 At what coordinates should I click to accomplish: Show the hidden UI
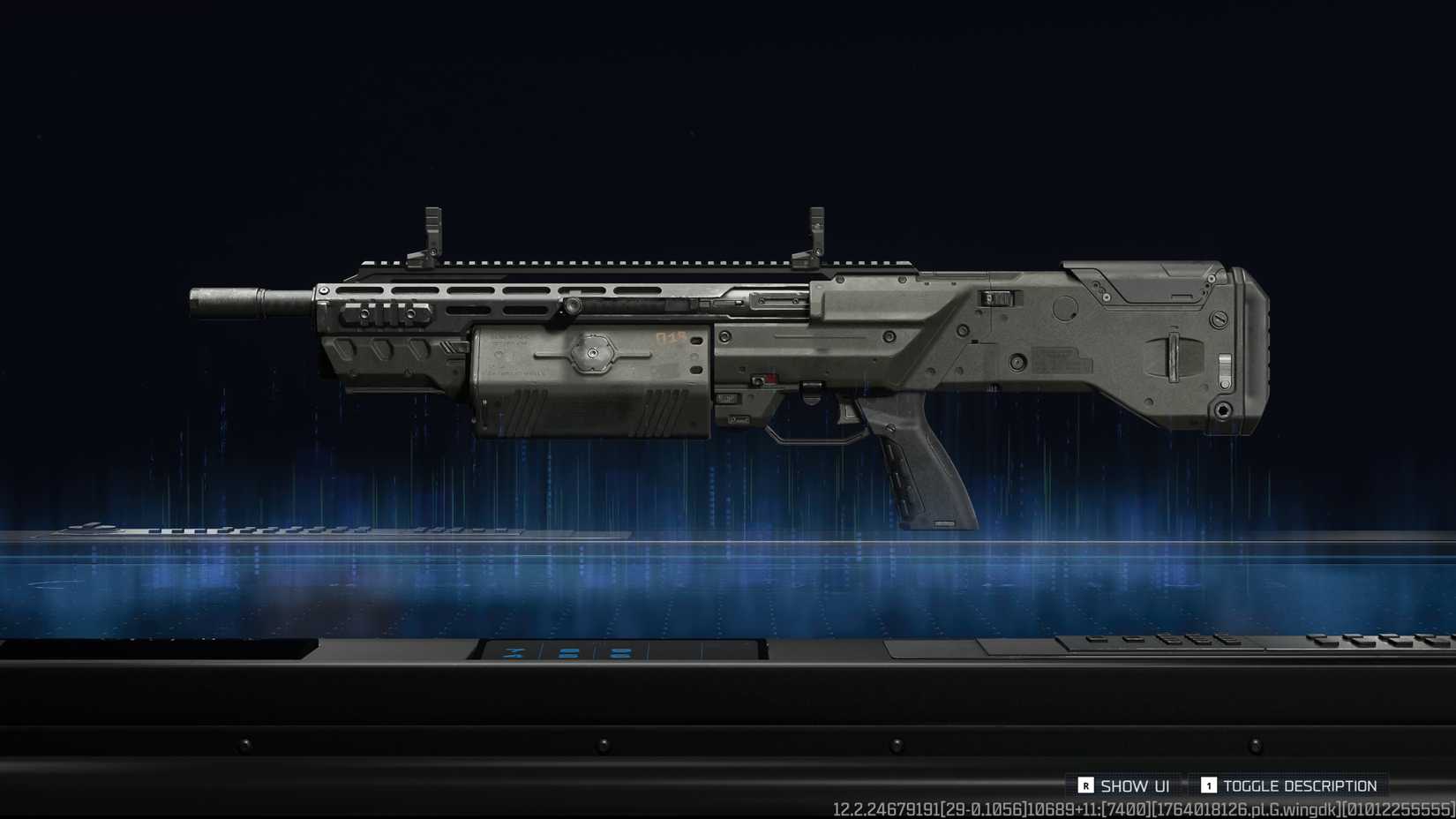pos(1127,785)
